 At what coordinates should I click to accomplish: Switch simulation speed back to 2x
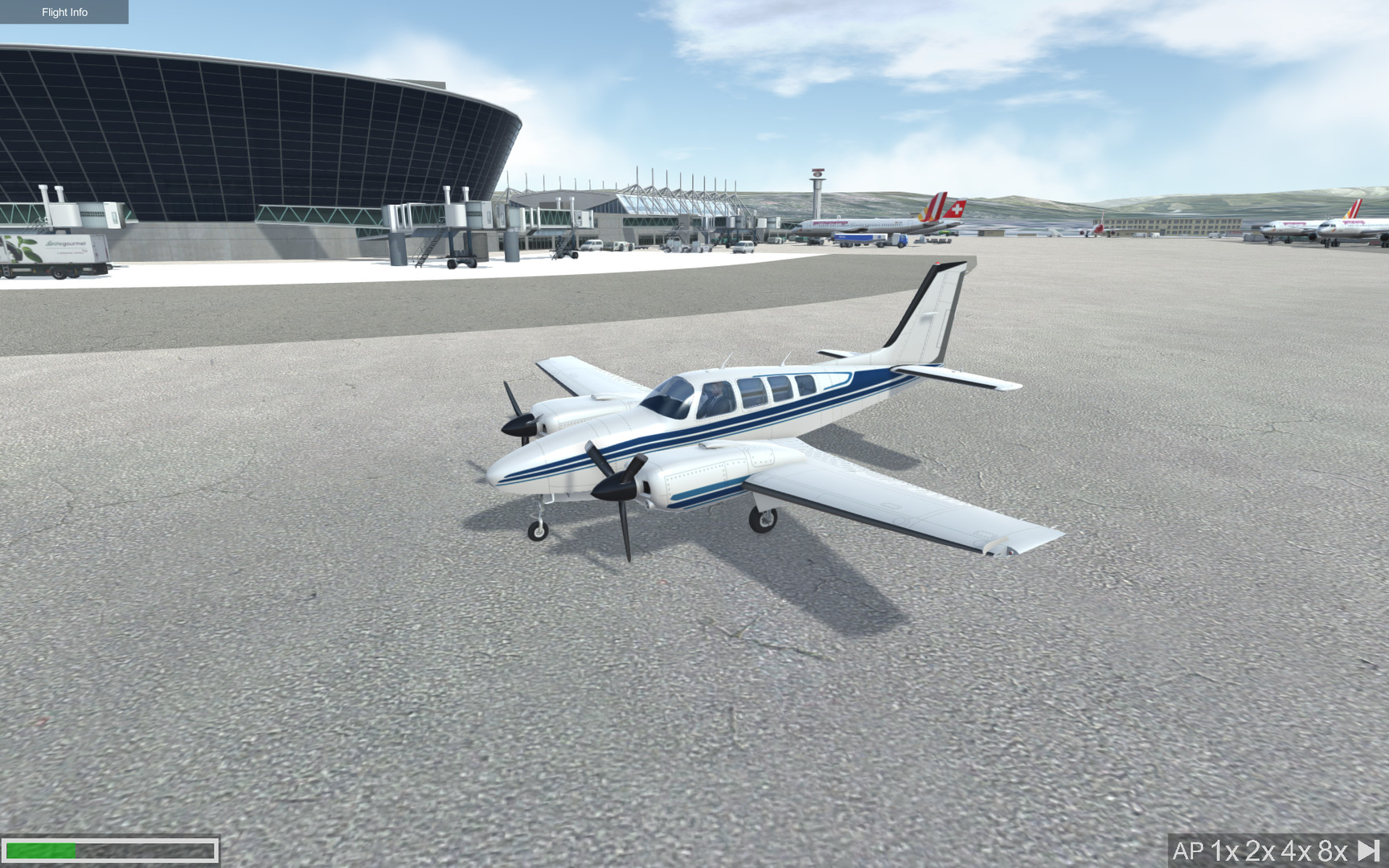1260,850
